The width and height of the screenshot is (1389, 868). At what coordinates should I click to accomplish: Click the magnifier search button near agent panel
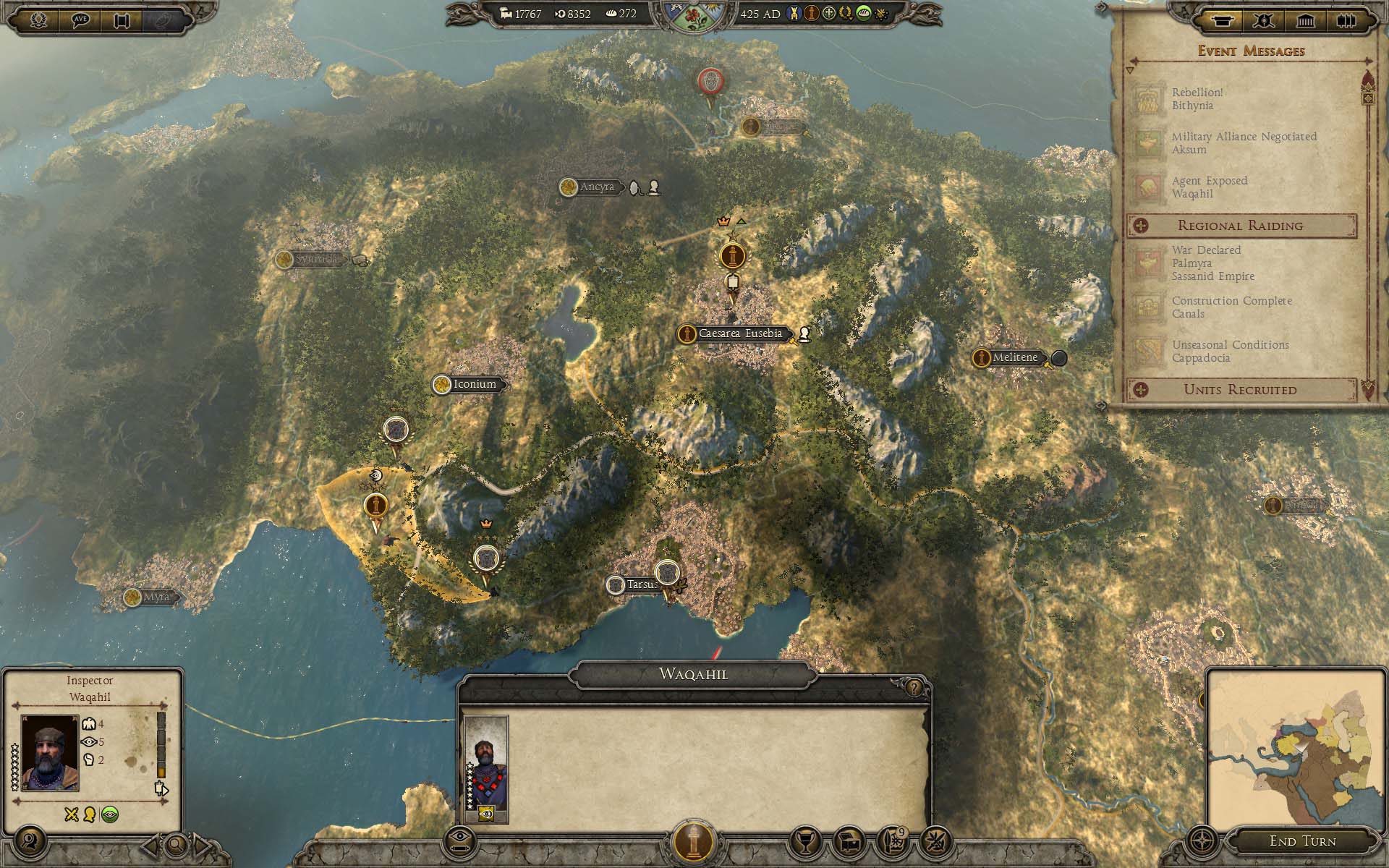coord(175,844)
